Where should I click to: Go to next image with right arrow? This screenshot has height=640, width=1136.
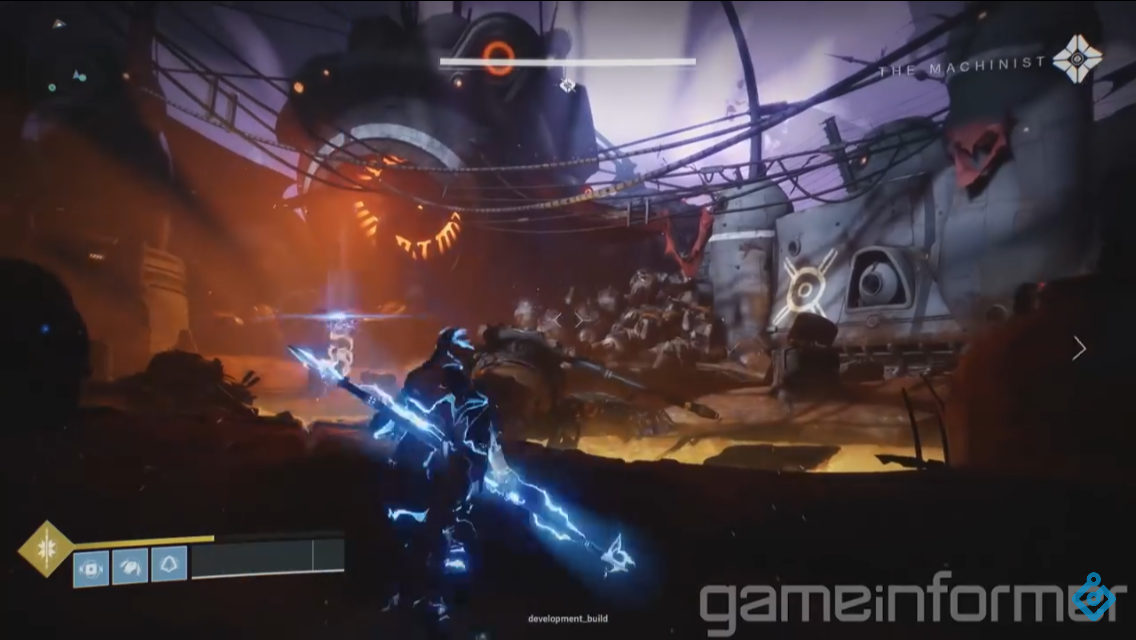pyautogui.click(x=1079, y=348)
